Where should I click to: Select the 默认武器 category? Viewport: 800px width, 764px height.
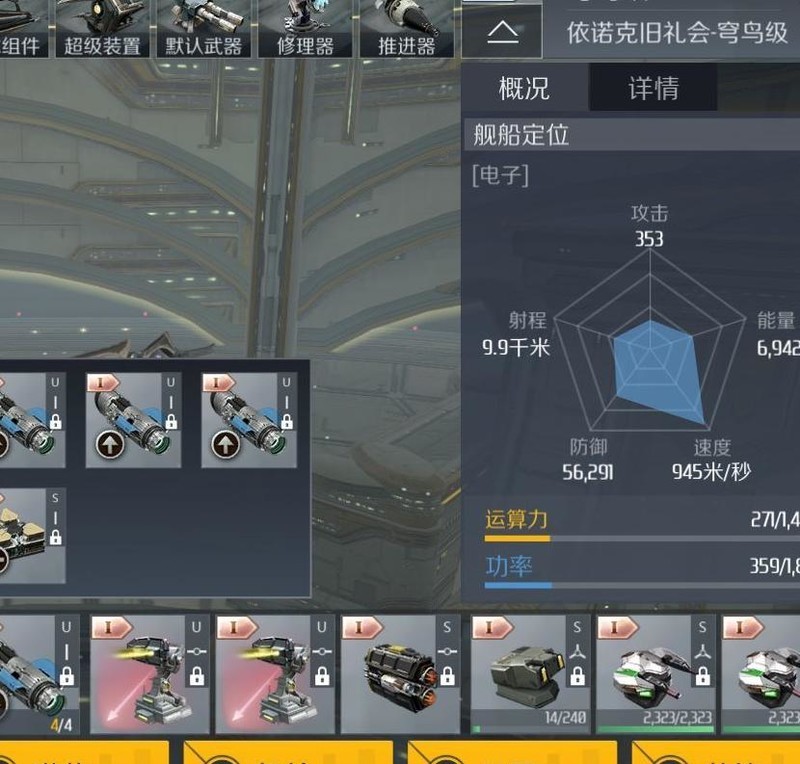204,29
